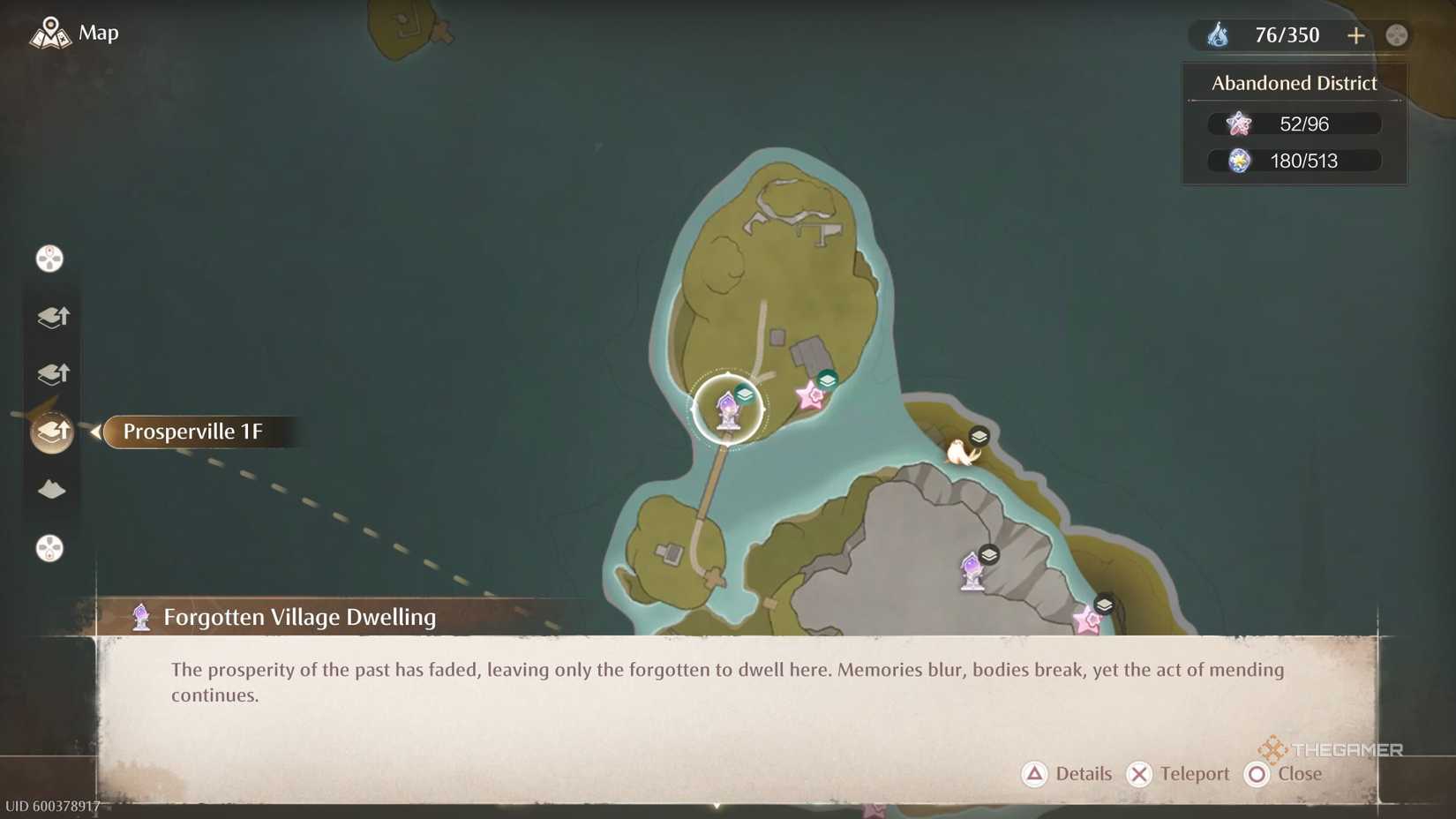Click the plus to refill energy 76/350
Image resolution: width=1456 pixels, height=819 pixels.
pos(1356,35)
